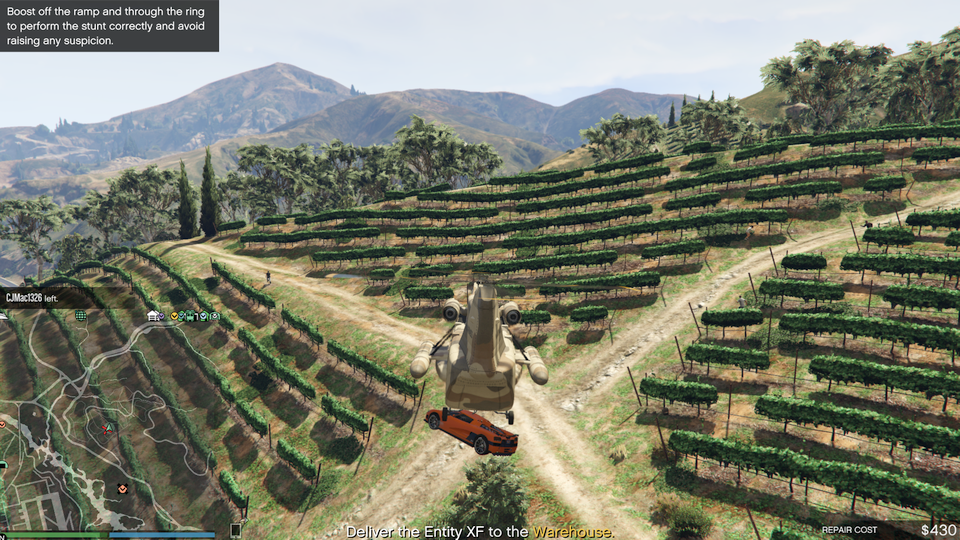Select the white house blip on the minimap
This screenshot has height=540, width=960.
pyautogui.click(x=153, y=316)
